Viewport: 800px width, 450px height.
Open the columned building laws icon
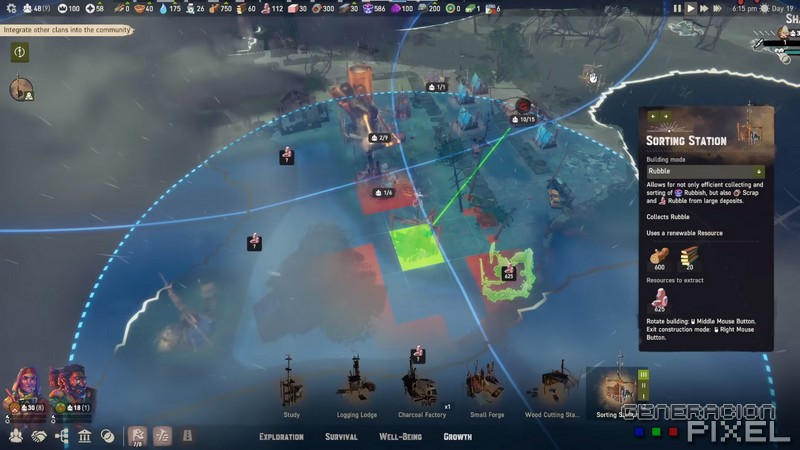click(85, 437)
